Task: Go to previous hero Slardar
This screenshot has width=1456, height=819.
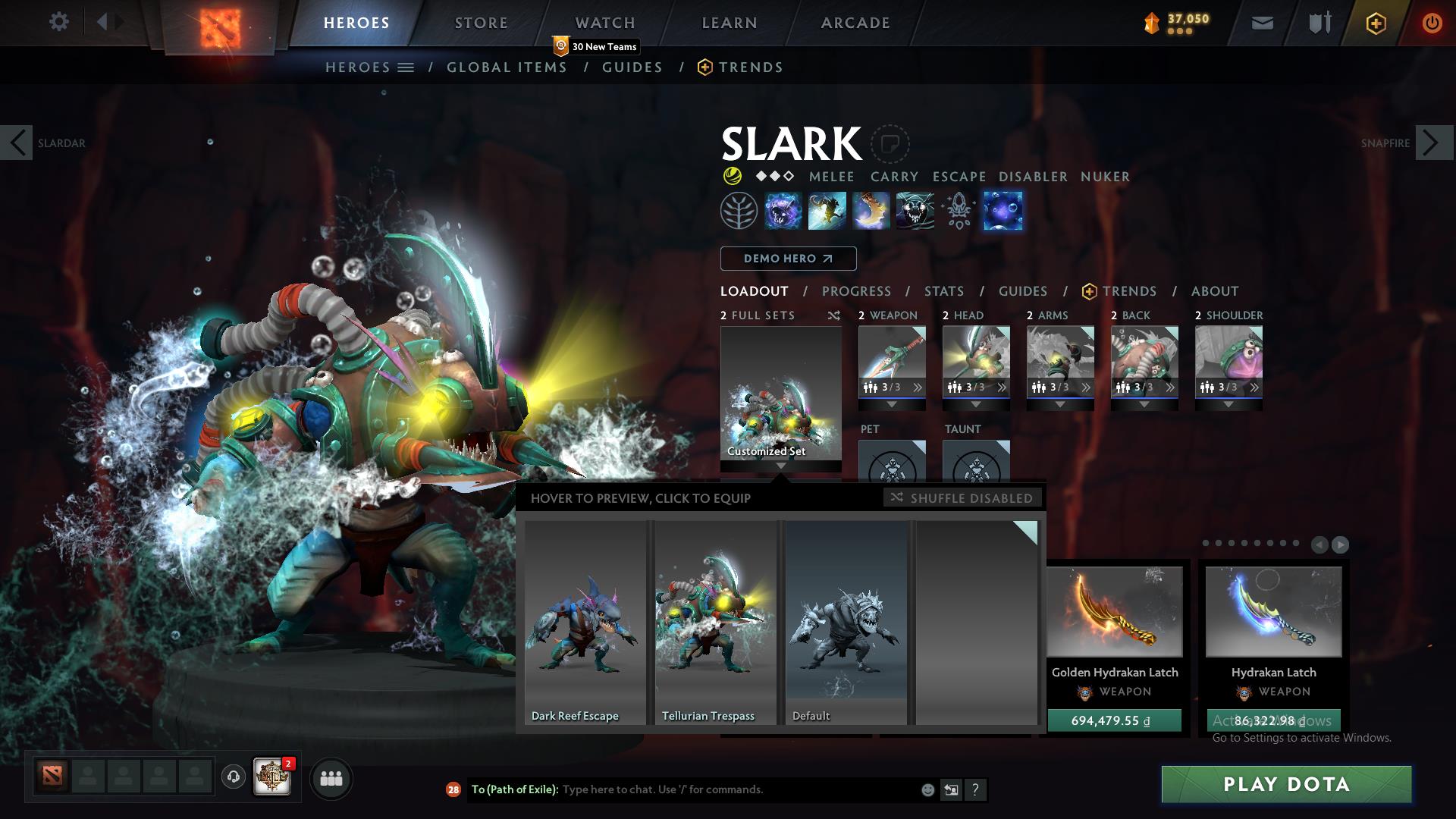Action: pos(17,143)
